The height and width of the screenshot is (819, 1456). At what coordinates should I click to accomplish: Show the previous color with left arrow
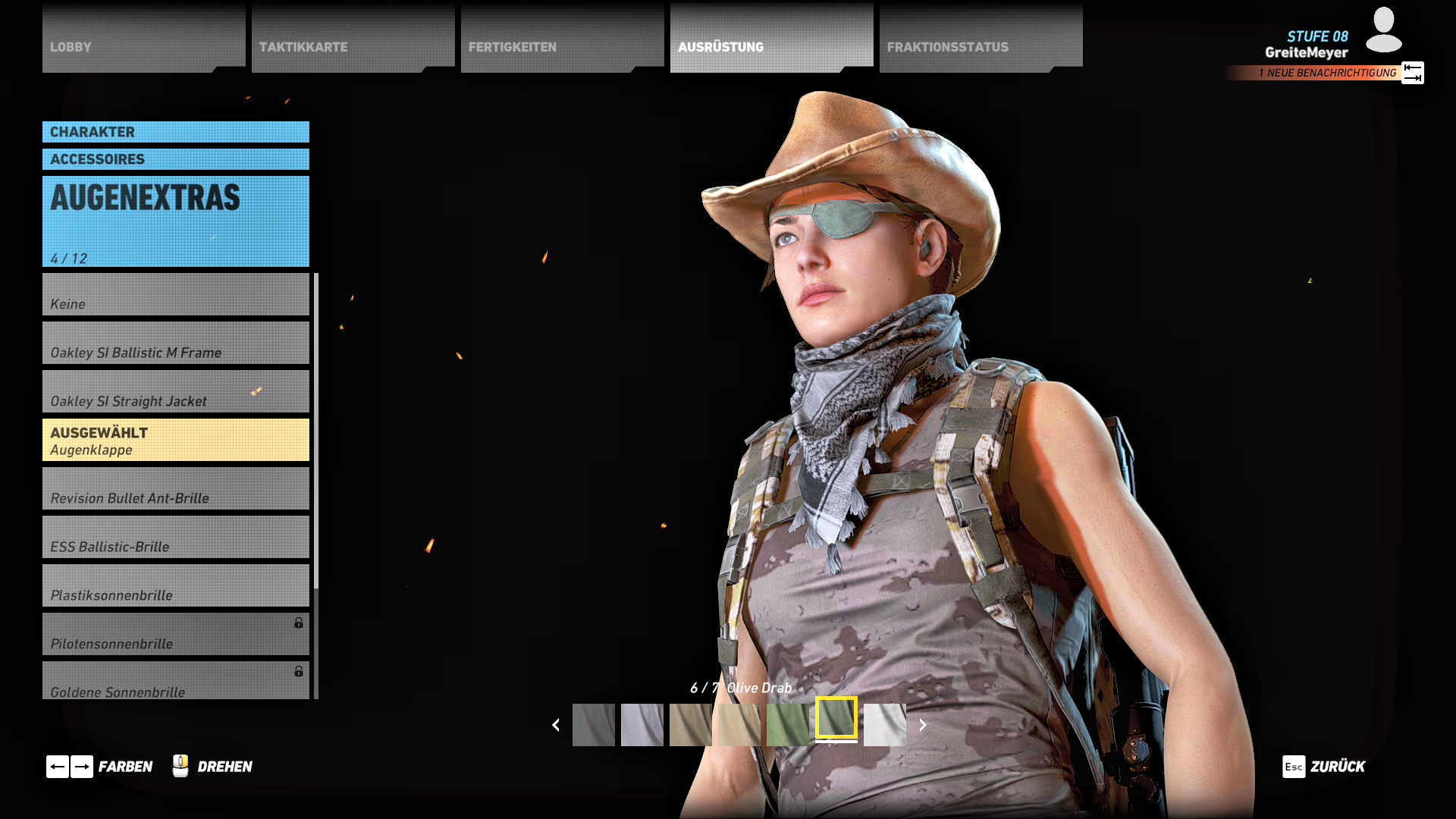[x=556, y=725]
